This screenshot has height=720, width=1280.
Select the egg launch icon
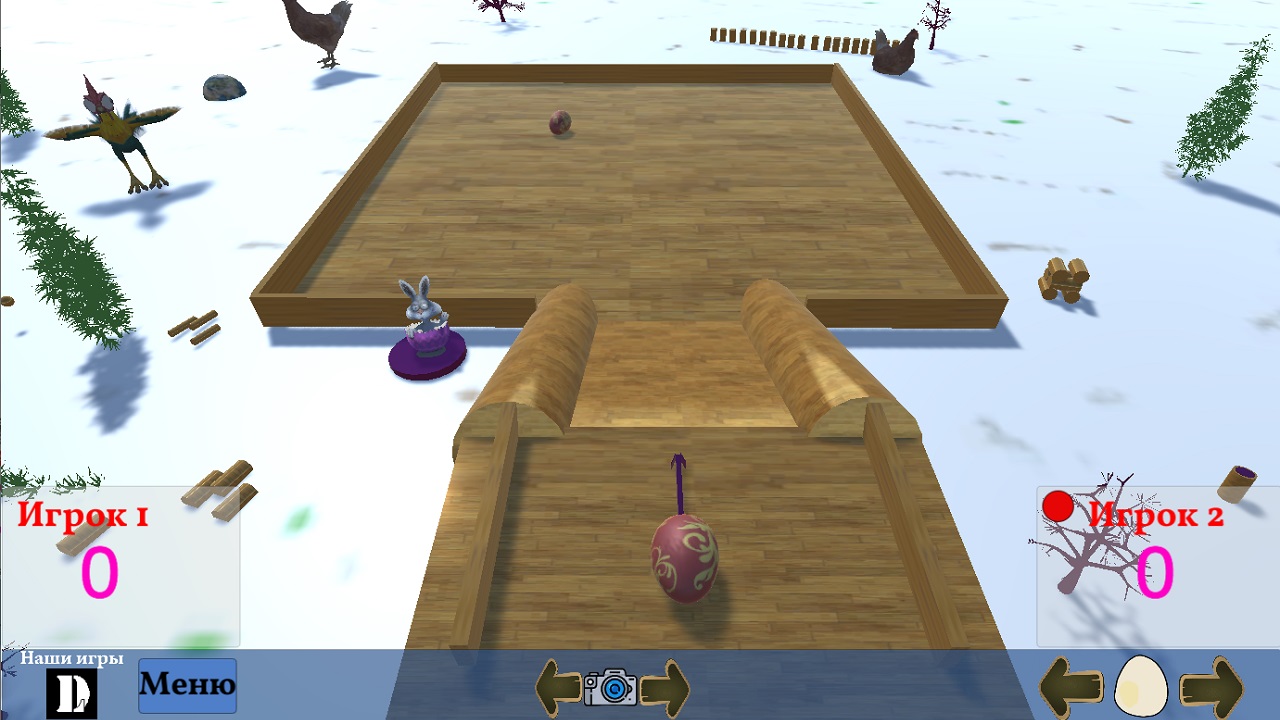click(x=1143, y=687)
